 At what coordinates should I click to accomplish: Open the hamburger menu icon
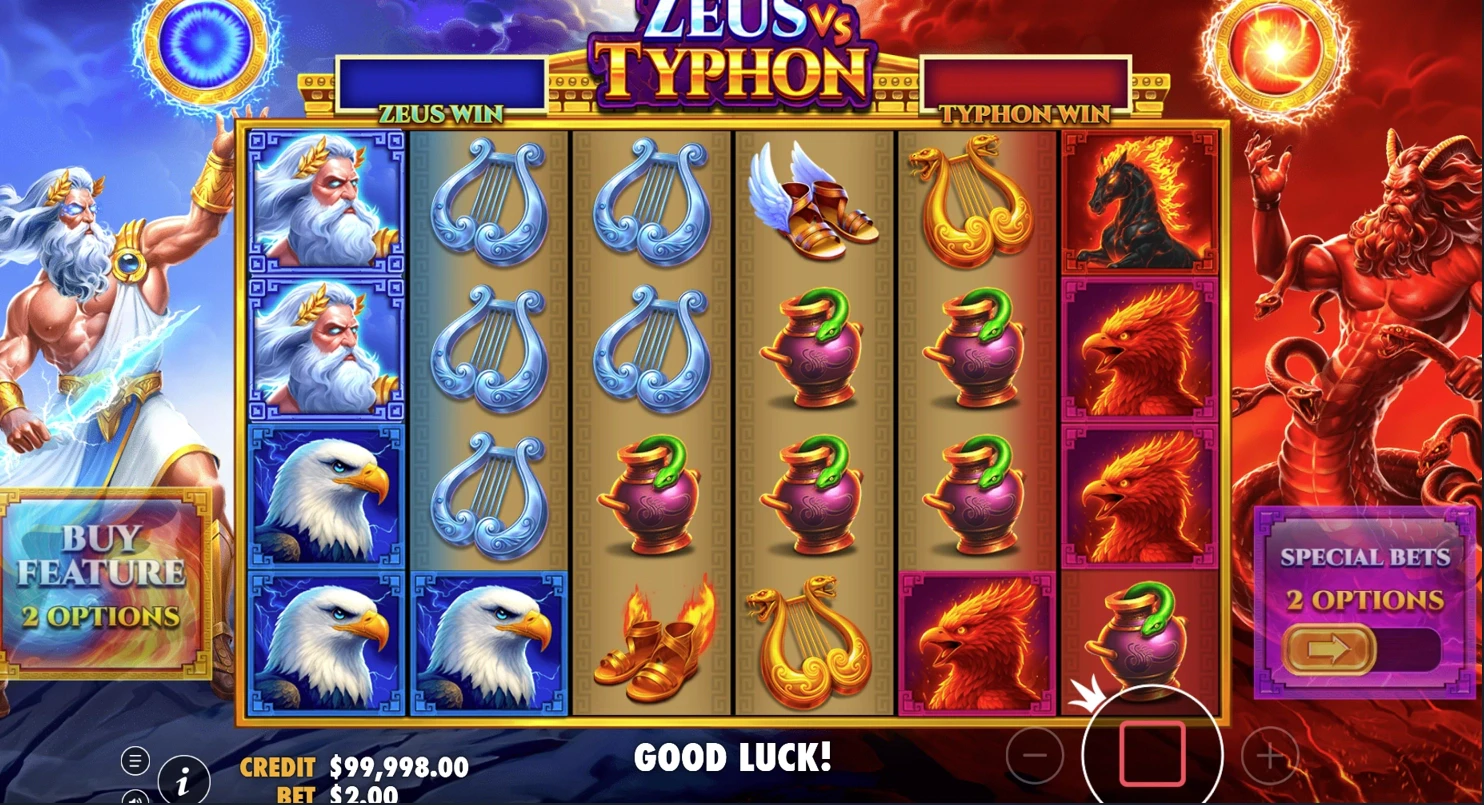click(x=135, y=761)
